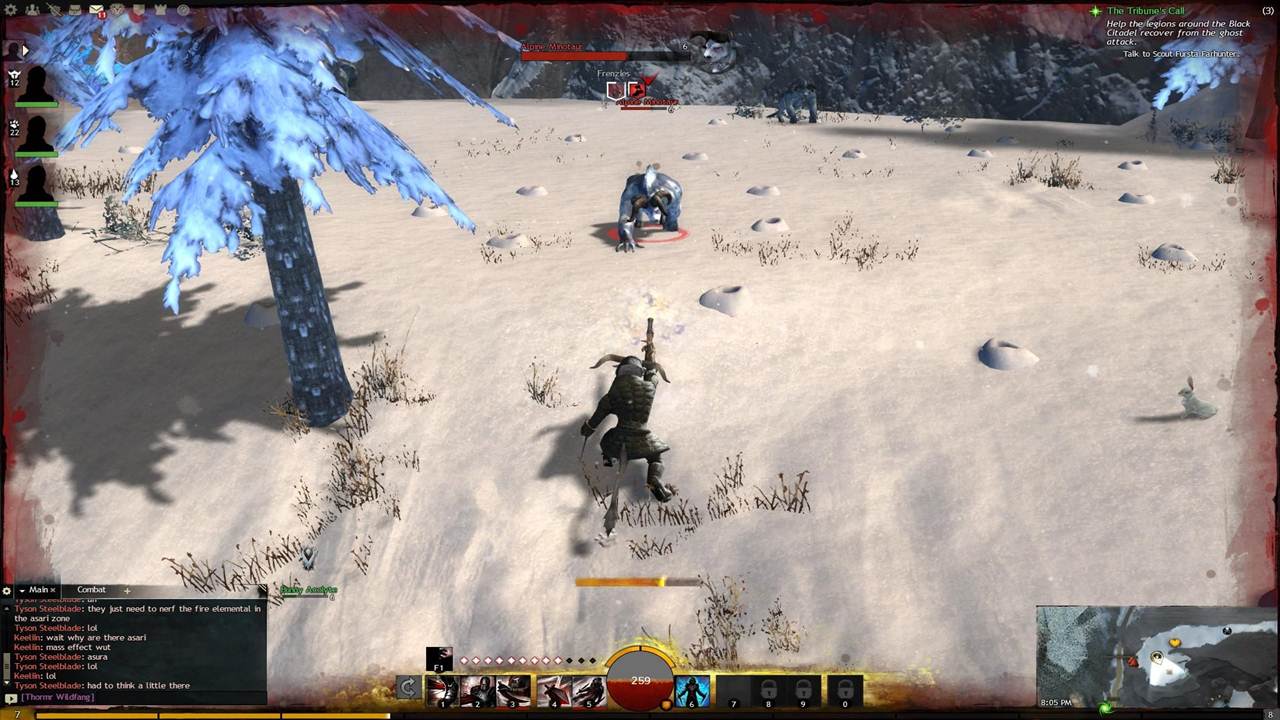Open the help question mark icon
Image resolution: width=1280 pixels, height=720 pixels.
183,10
